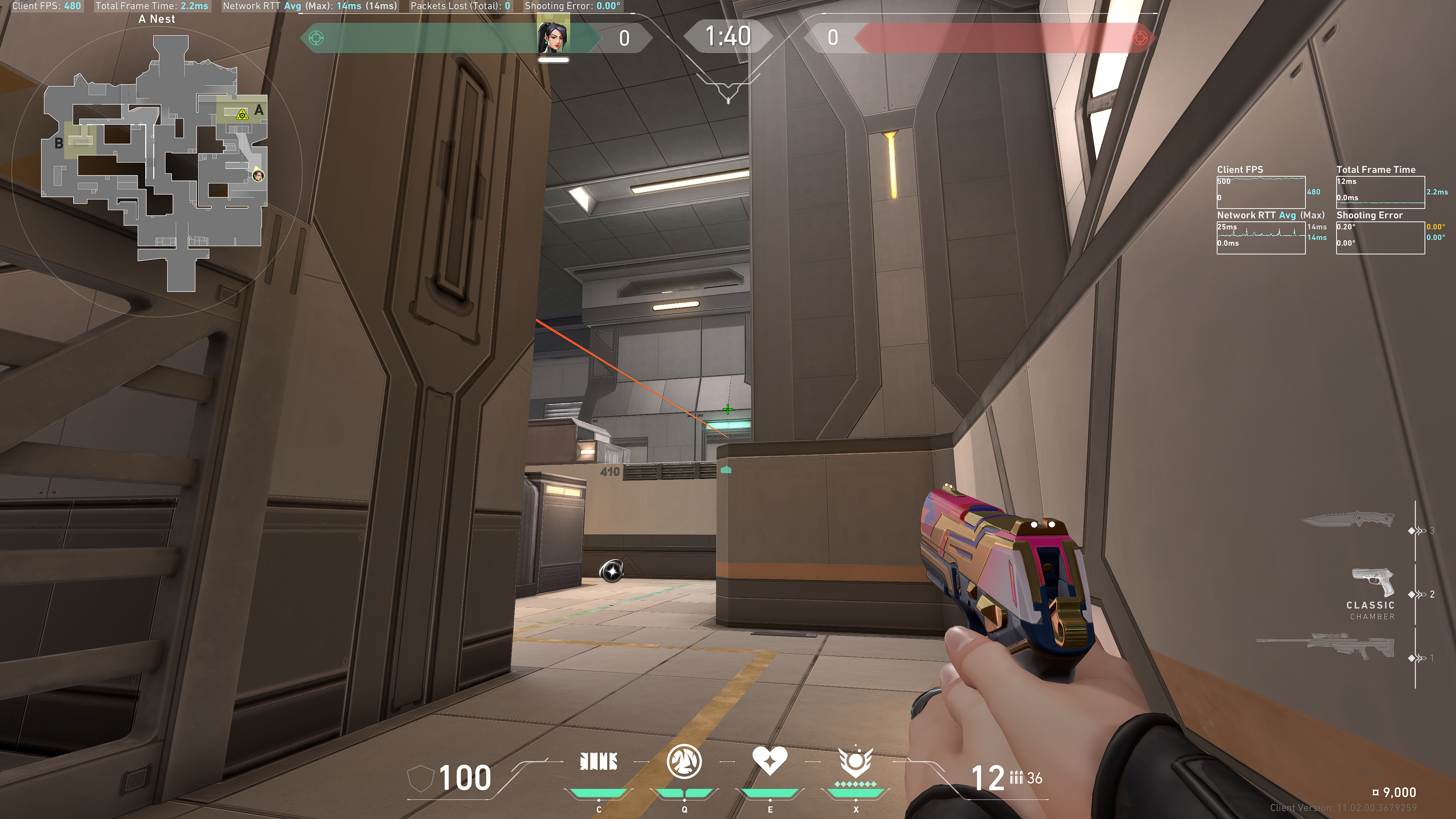The width and height of the screenshot is (1456, 819).
Task: Click the Total Frame Time graph
Action: pyautogui.click(x=1380, y=192)
